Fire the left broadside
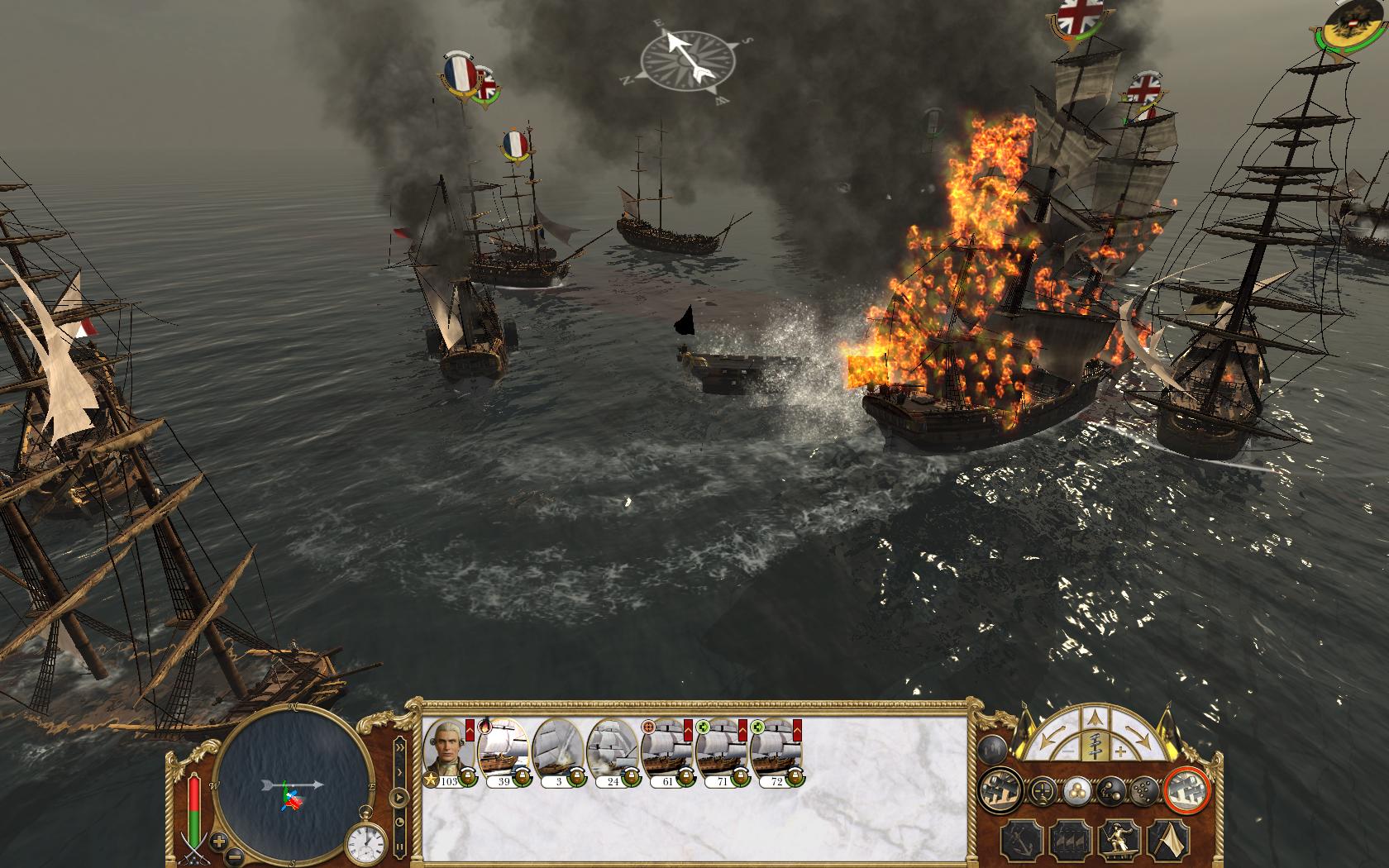 point(1000,791)
